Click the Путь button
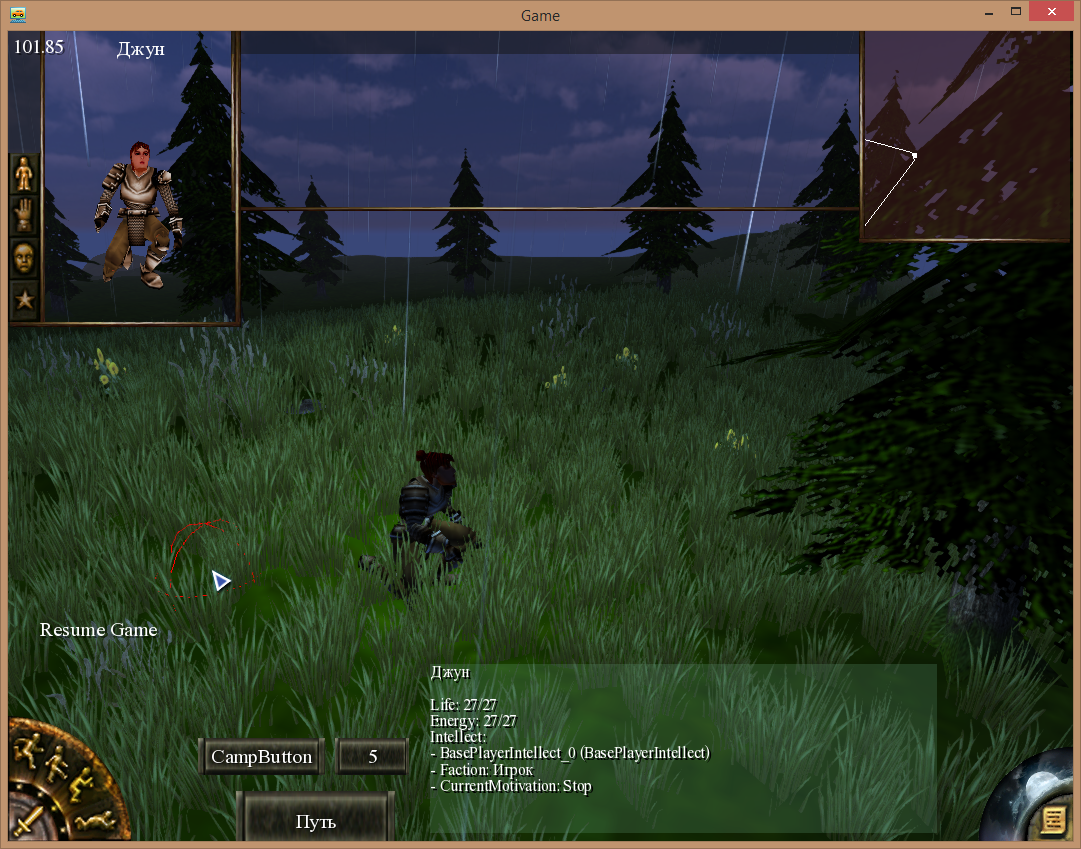The width and height of the screenshot is (1081, 849). coord(315,822)
